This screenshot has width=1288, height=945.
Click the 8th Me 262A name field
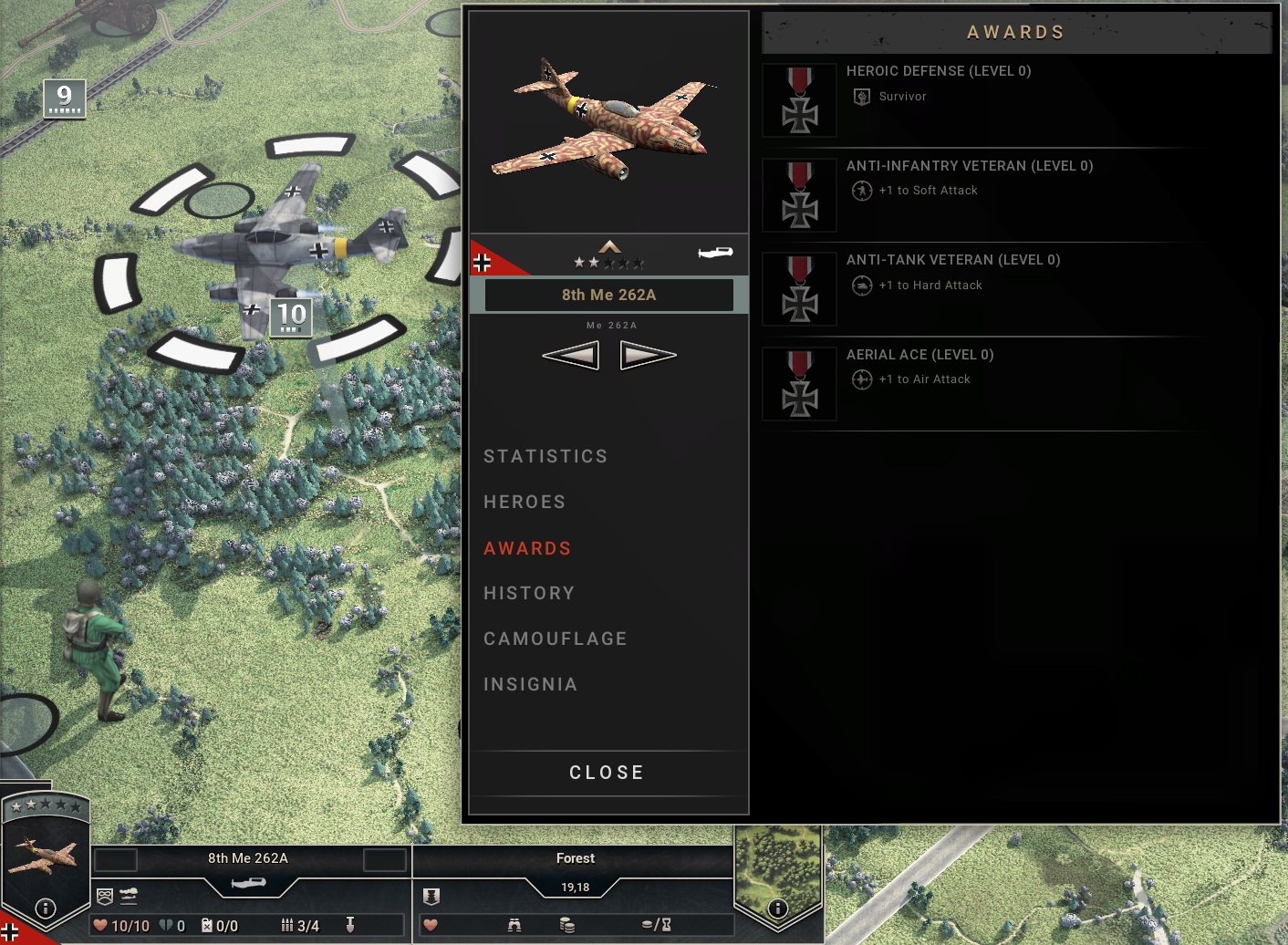(x=608, y=295)
